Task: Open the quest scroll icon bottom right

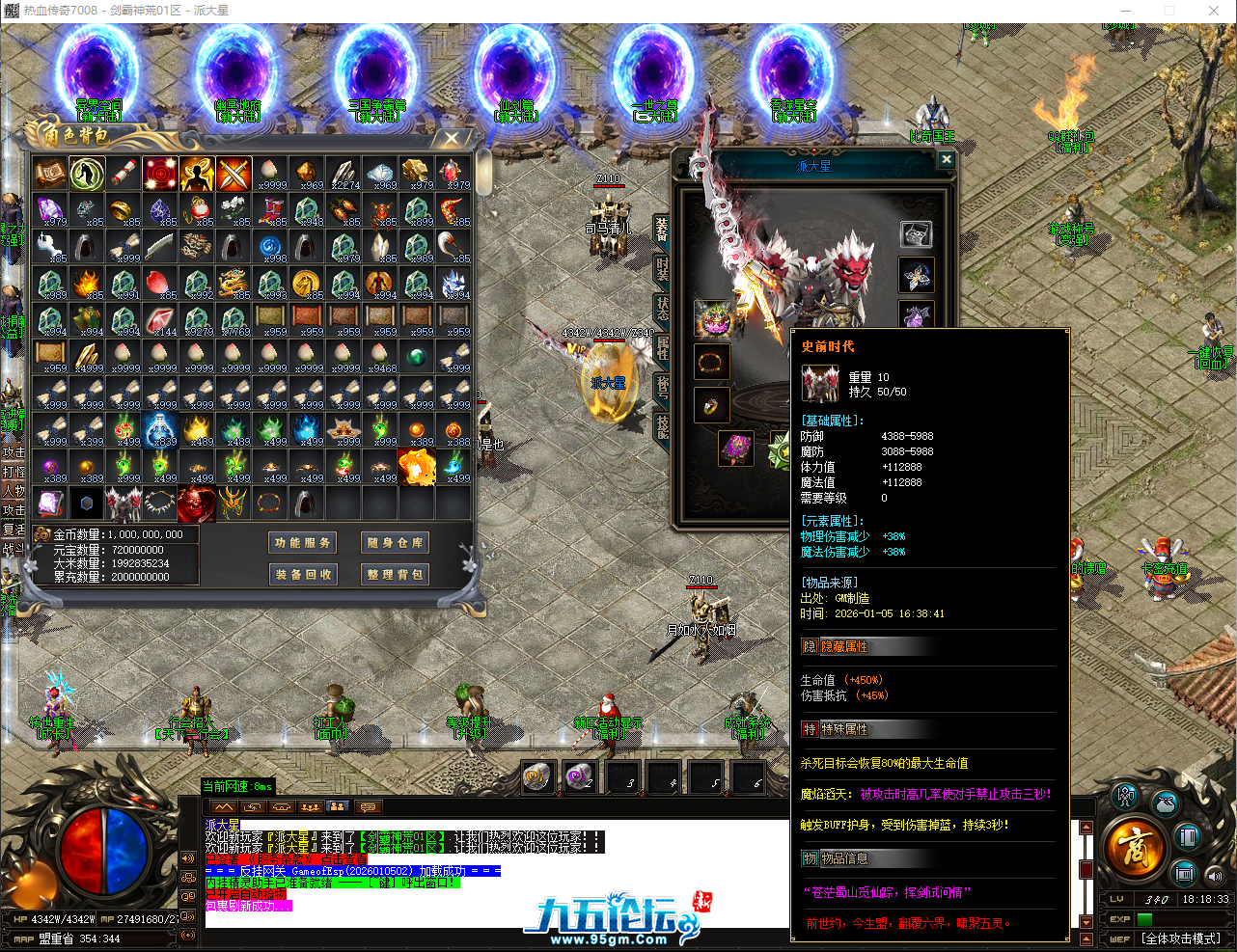Action: click(x=1183, y=874)
